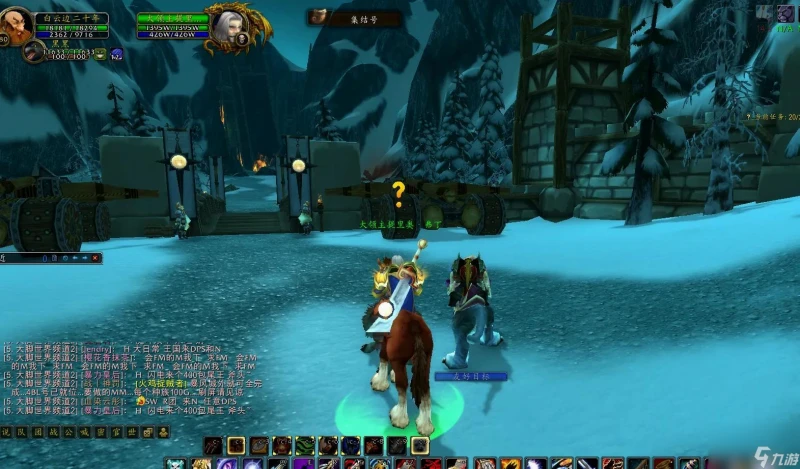Activate the green striped pet ability icon
Screen dimensions: 800x469
(x=304, y=445)
